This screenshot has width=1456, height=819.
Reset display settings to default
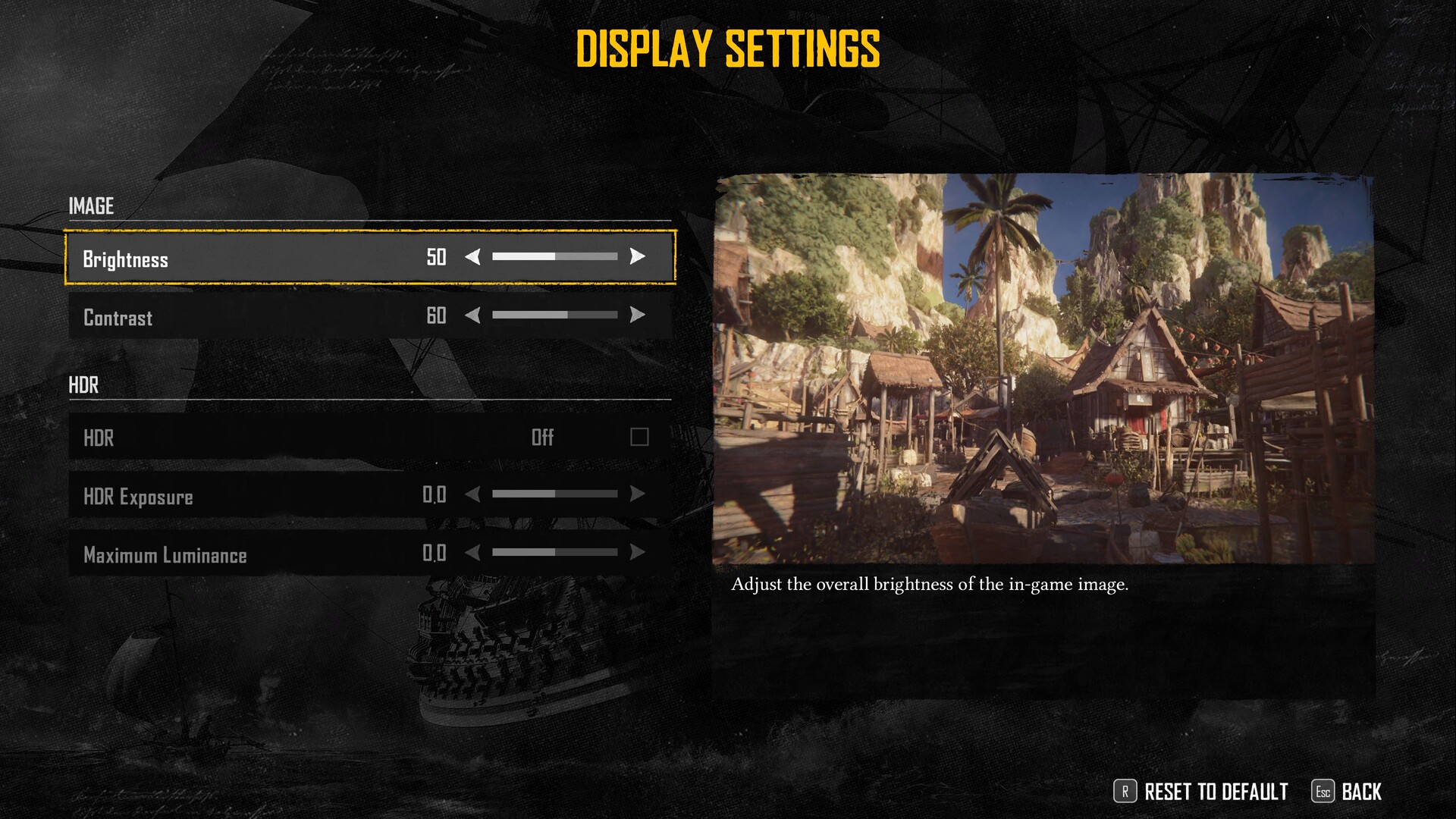pos(1201,792)
